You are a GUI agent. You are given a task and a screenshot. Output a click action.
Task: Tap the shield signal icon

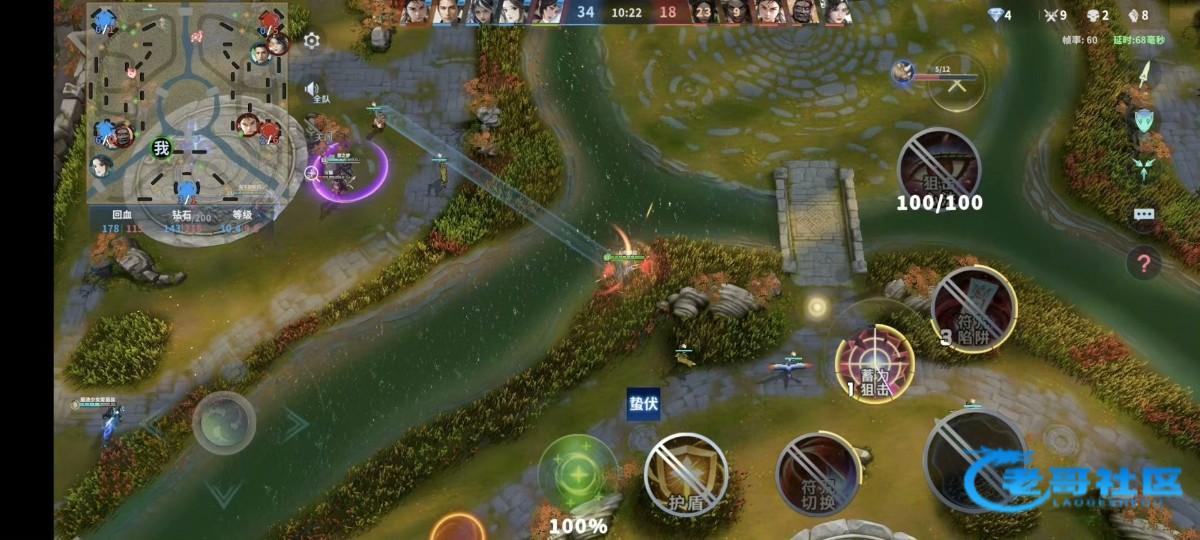point(1144,120)
